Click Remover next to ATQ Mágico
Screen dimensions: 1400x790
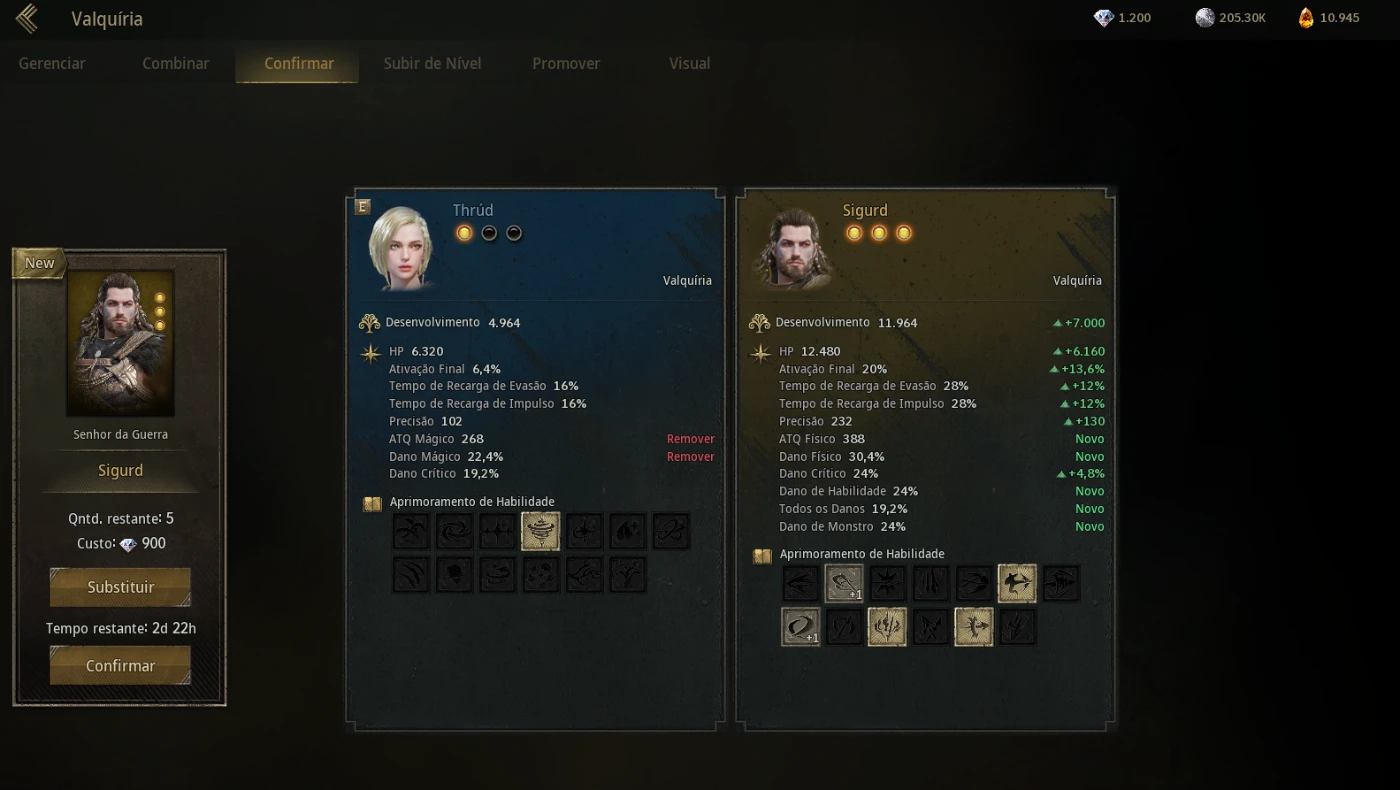click(x=691, y=438)
